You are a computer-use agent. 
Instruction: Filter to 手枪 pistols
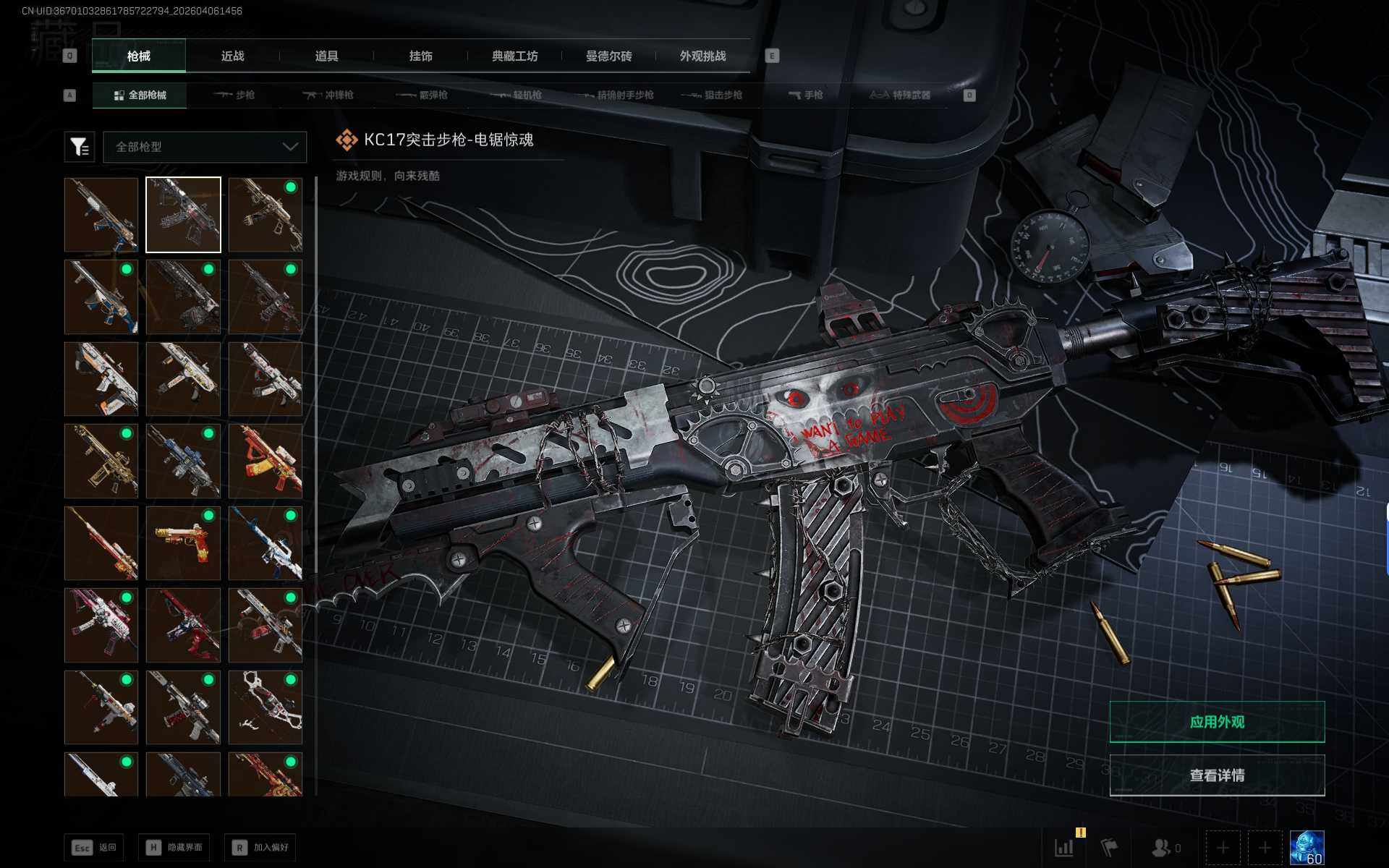pos(805,95)
